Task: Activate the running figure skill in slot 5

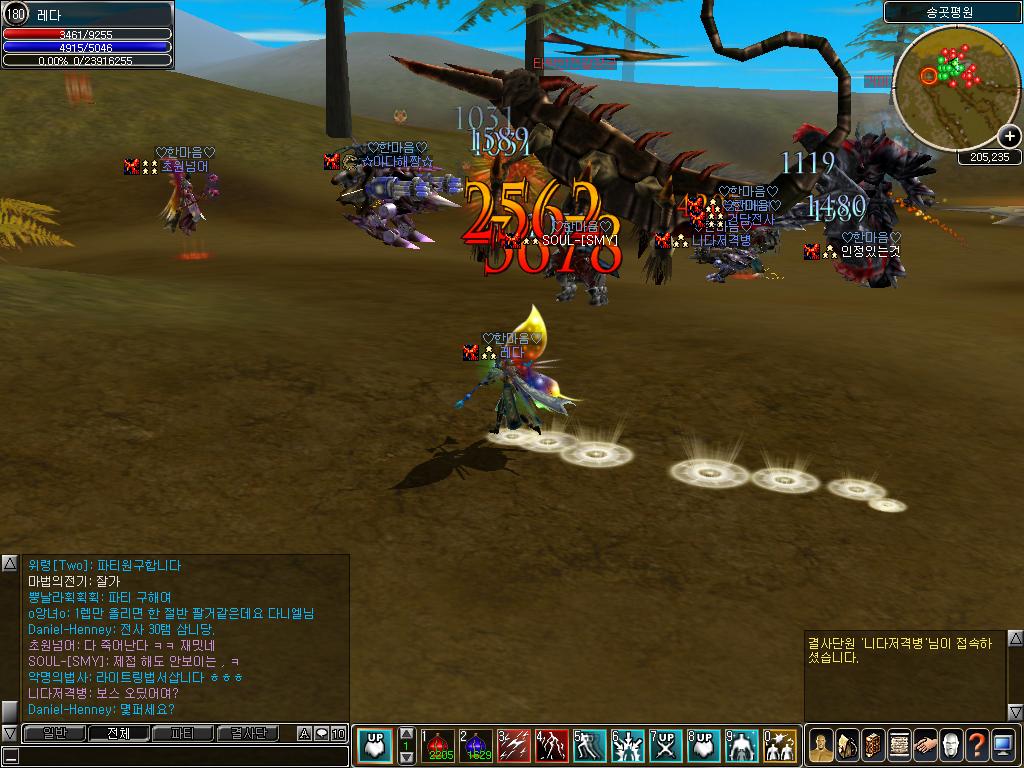Action: [x=589, y=746]
